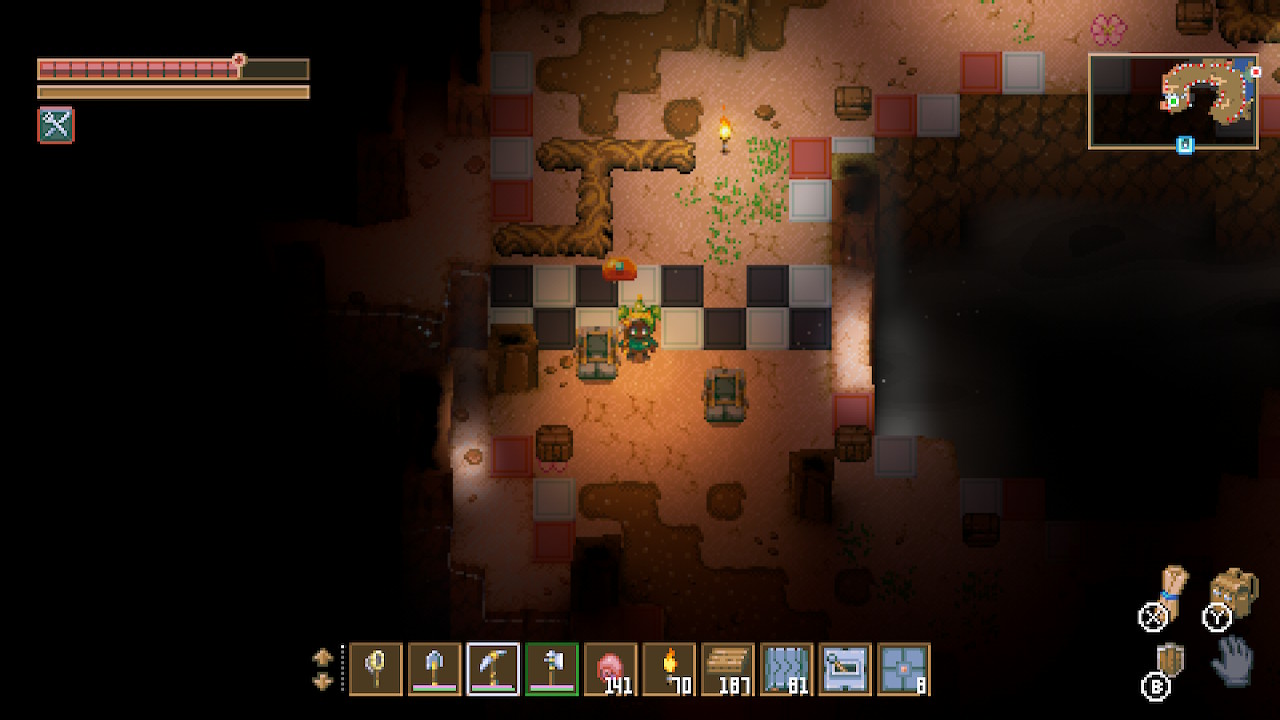Choose the shovel in the hotbar

click(x=435, y=669)
